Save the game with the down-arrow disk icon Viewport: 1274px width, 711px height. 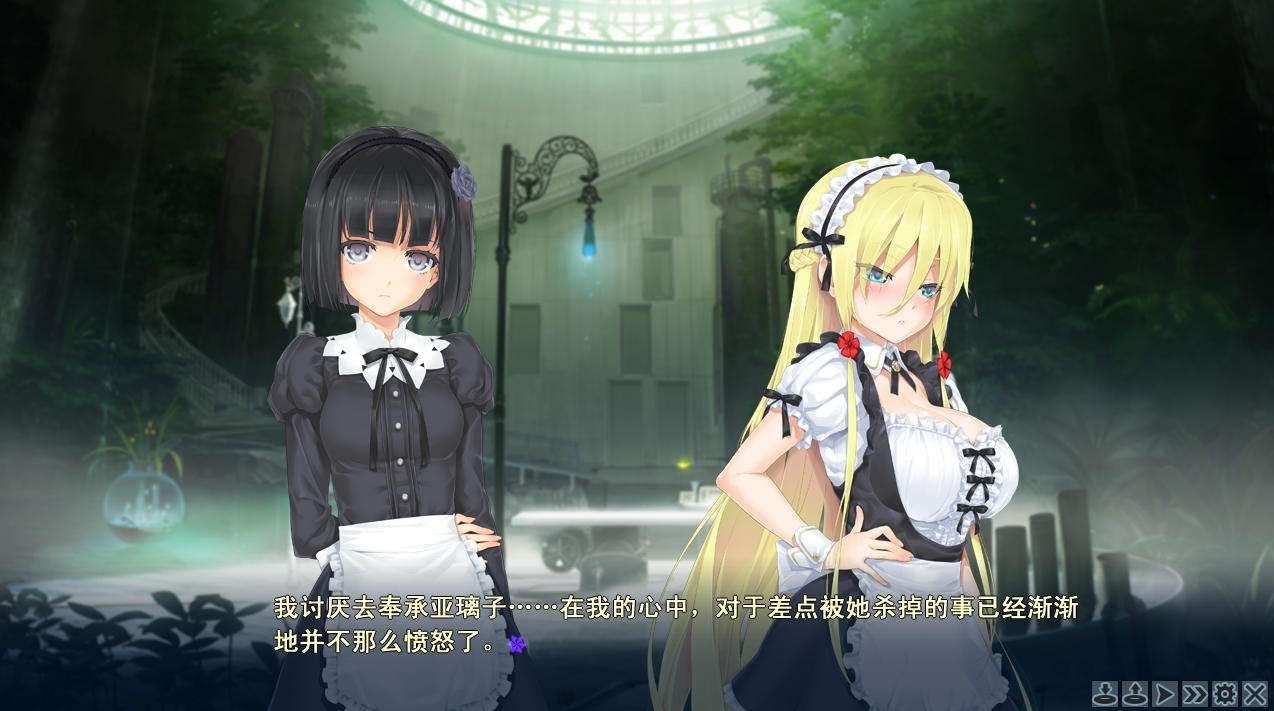click(1104, 693)
